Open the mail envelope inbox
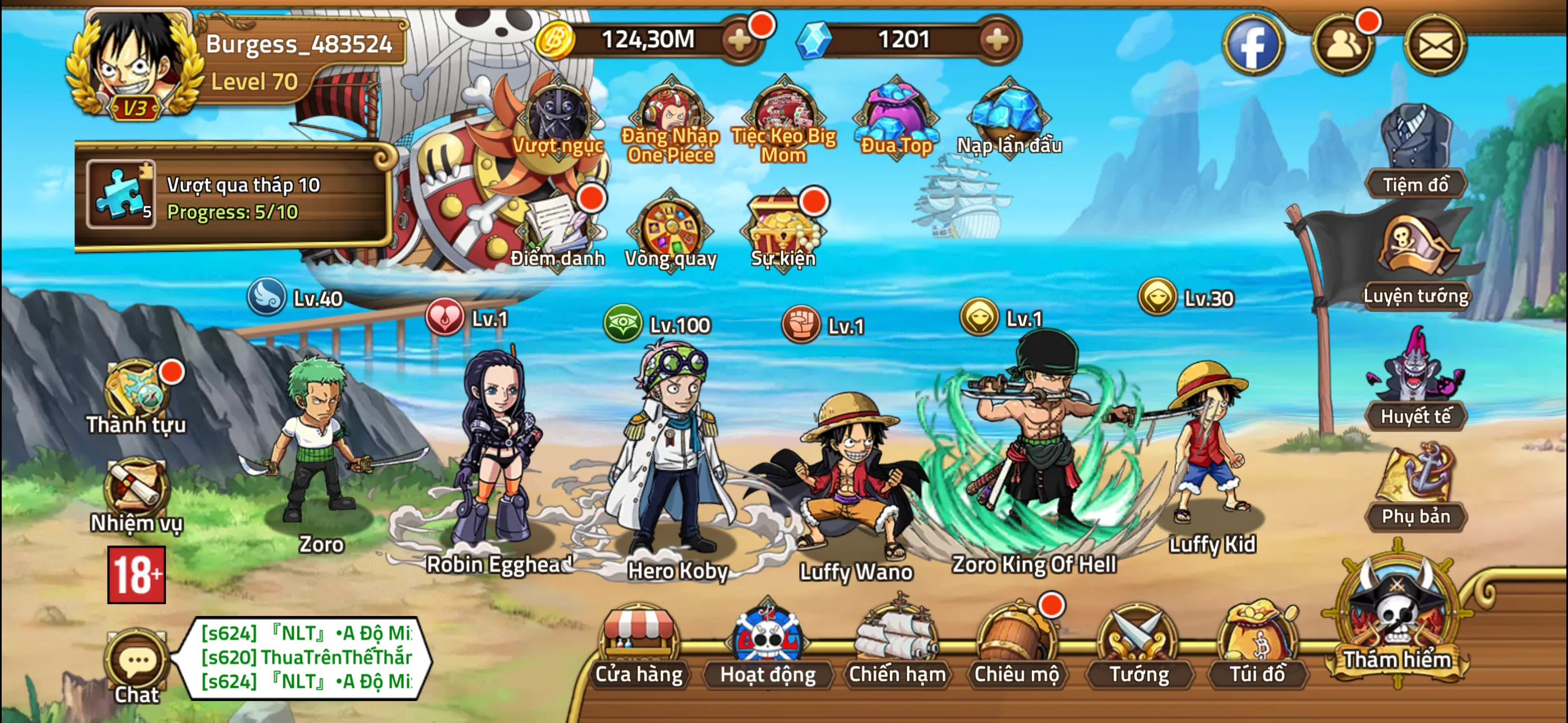 point(1435,45)
